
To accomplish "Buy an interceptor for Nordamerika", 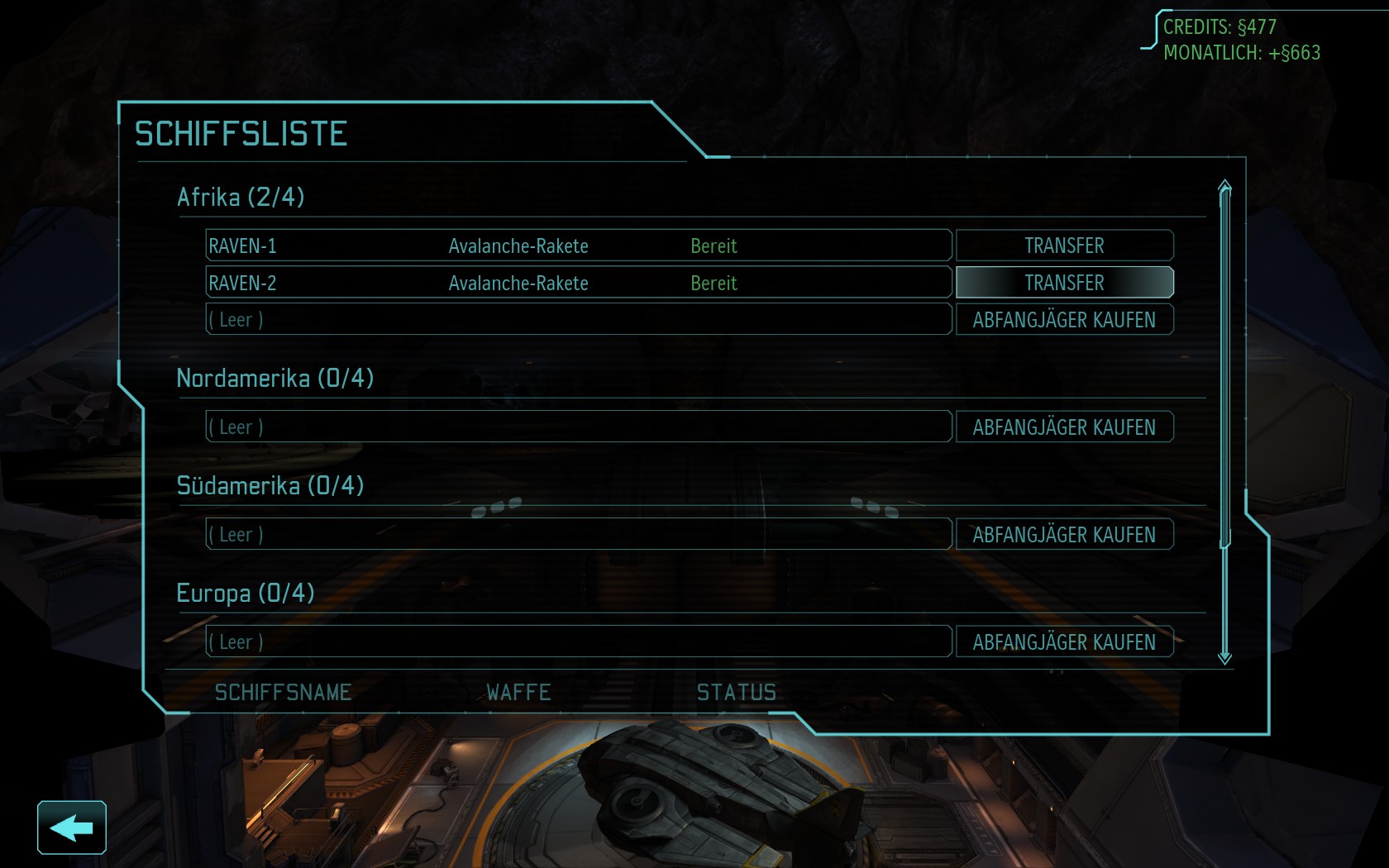I will [x=1064, y=427].
